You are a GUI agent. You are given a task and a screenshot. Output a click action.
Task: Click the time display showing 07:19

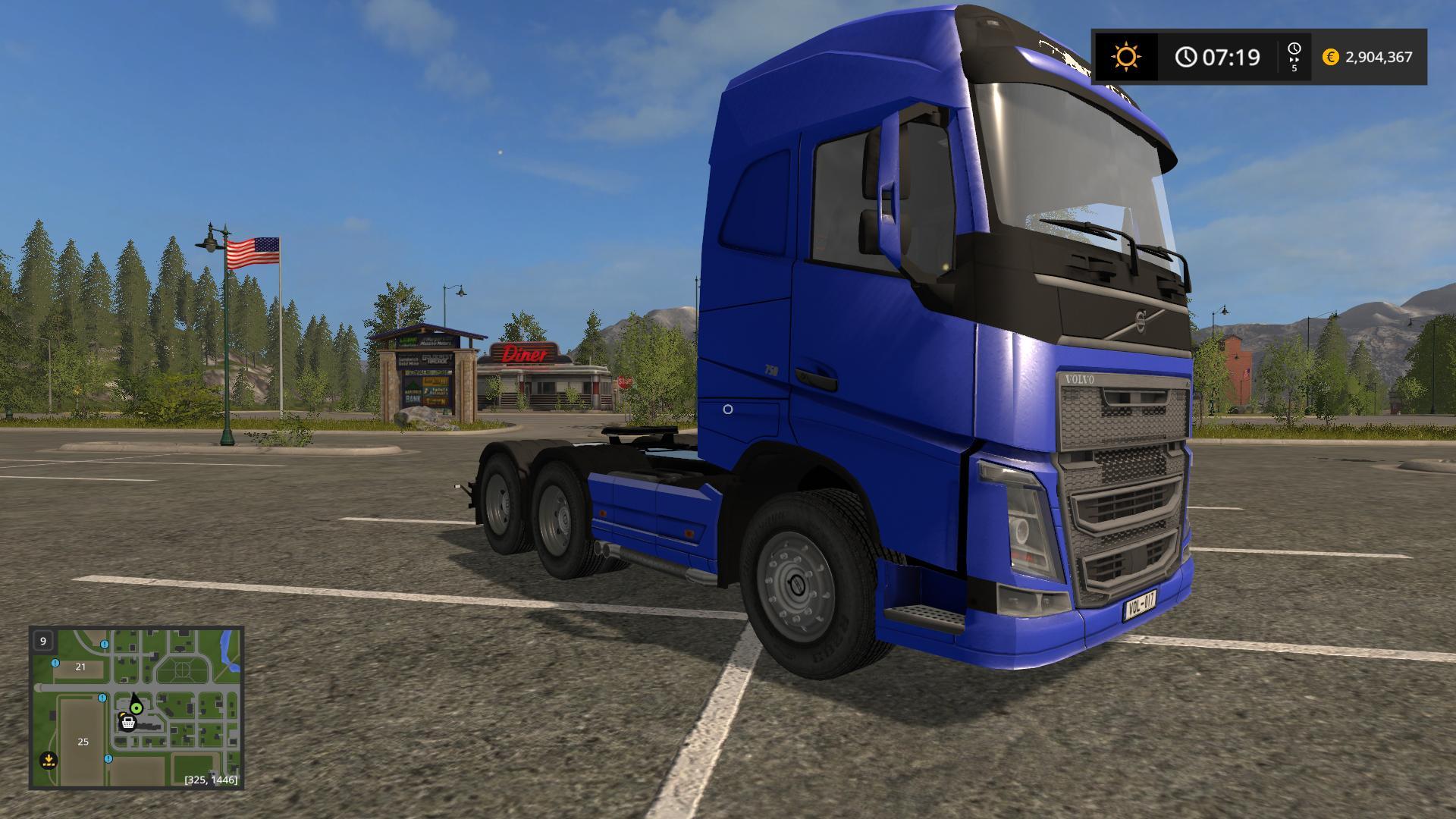coord(1231,57)
